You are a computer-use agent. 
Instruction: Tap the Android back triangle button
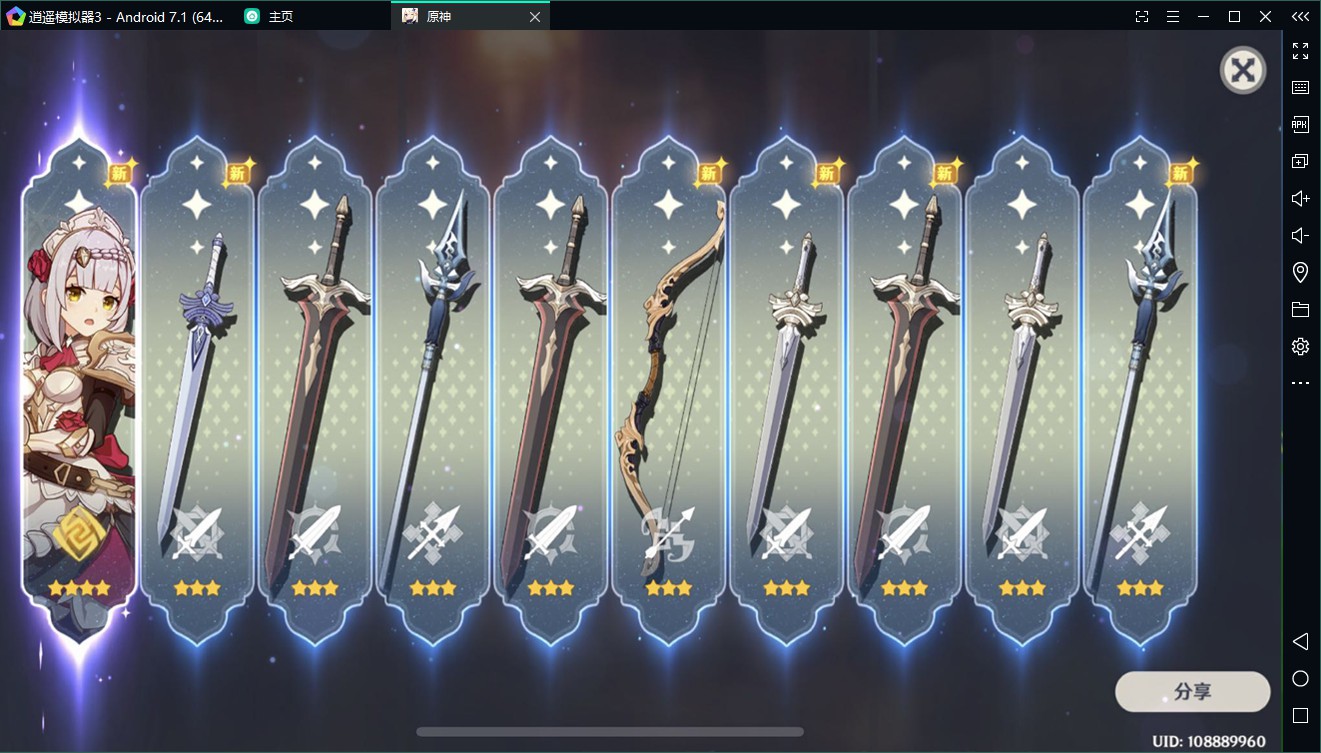[x=1300, y=641]
